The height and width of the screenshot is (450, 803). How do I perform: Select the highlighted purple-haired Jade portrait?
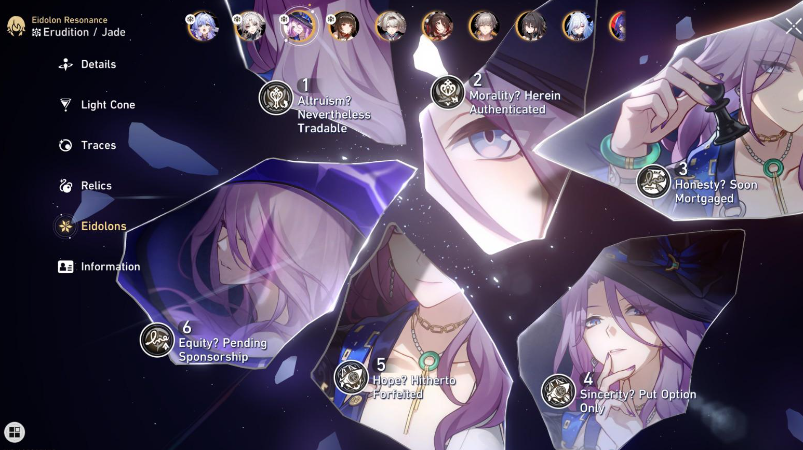[x=298, y=26]
